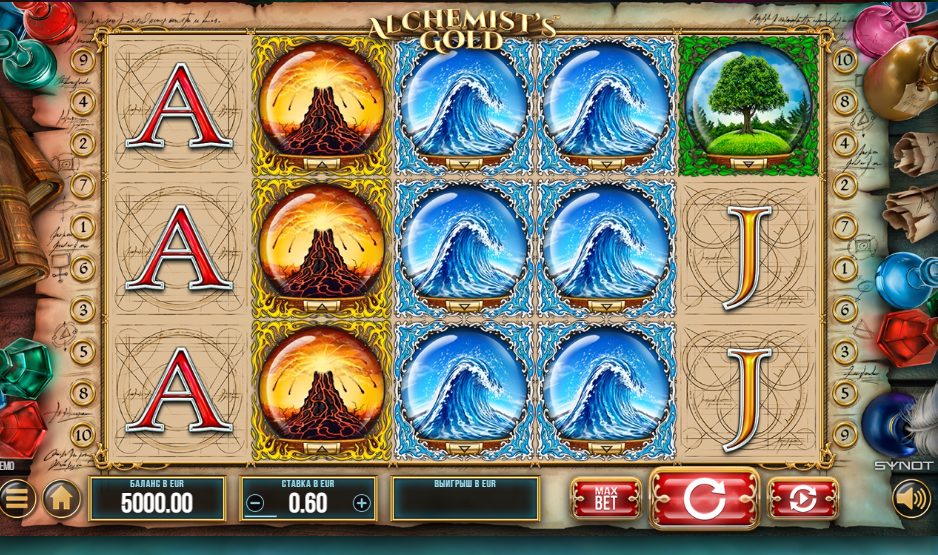Set the maximum bet with MAX BET
This screenshot has height=555, width=938.
tap(605, 497)
